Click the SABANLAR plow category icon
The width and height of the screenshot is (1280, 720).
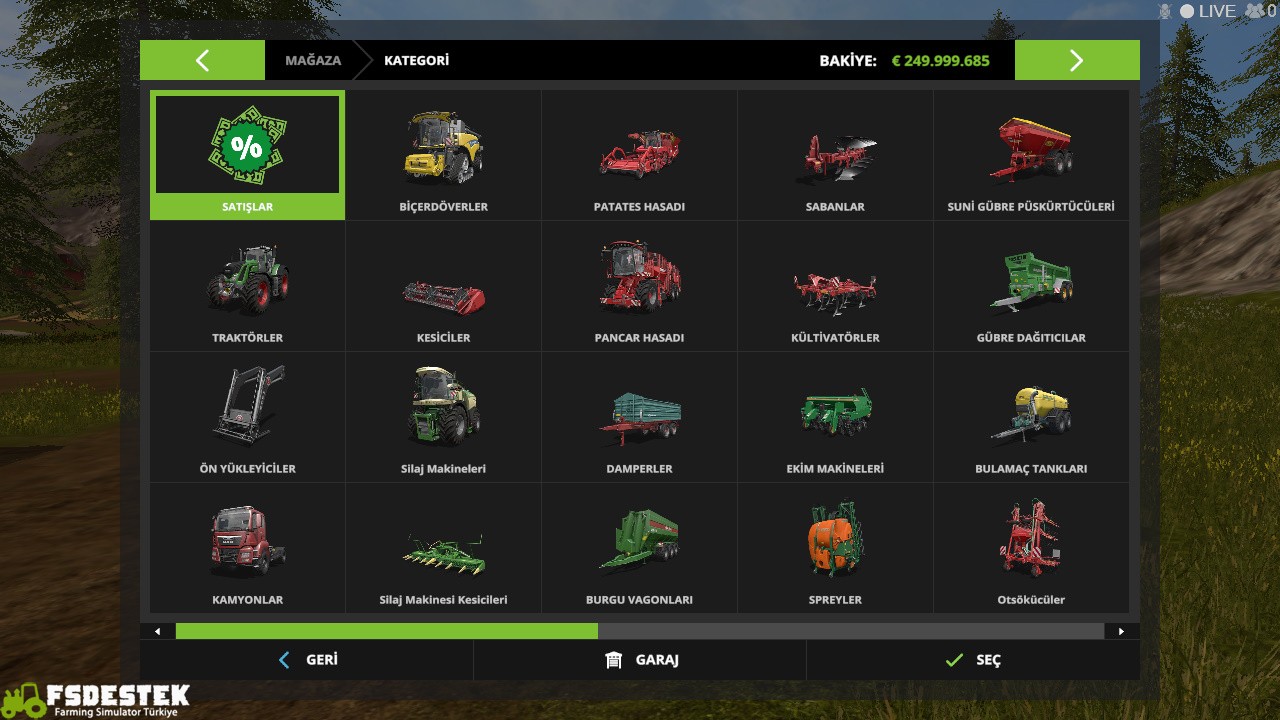(835, 150)
